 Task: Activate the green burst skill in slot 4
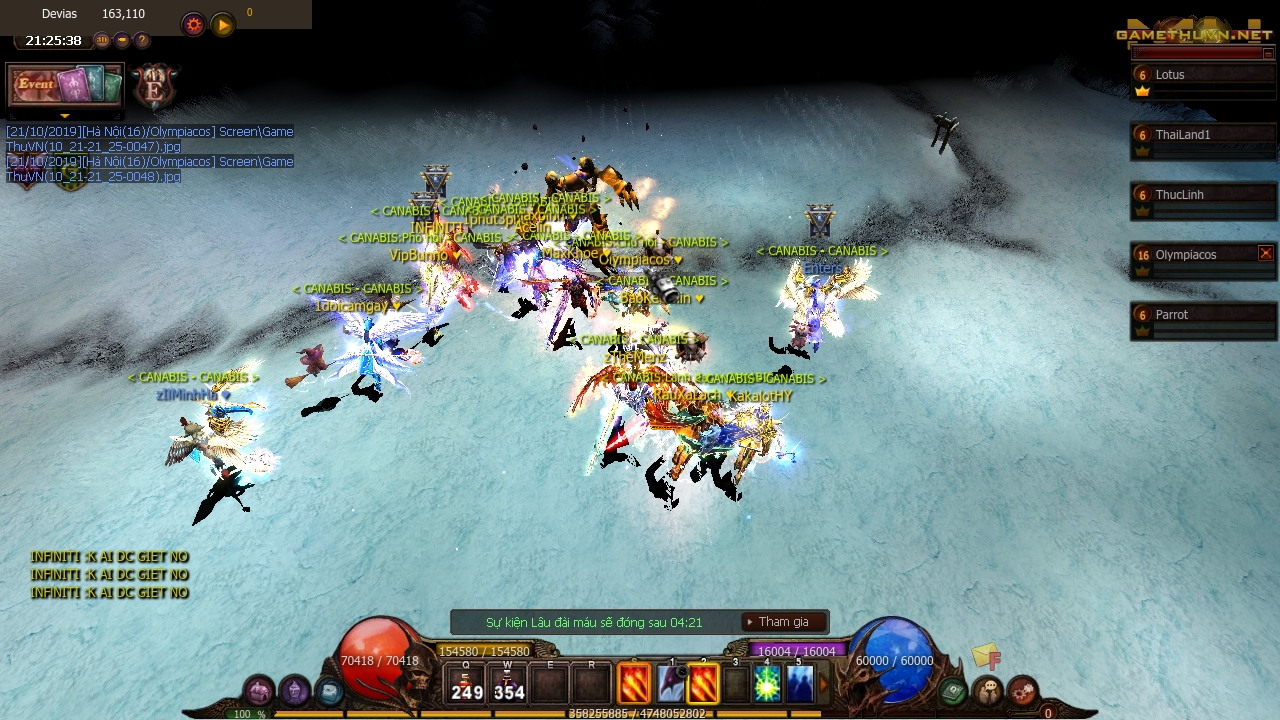click(766, 684)
